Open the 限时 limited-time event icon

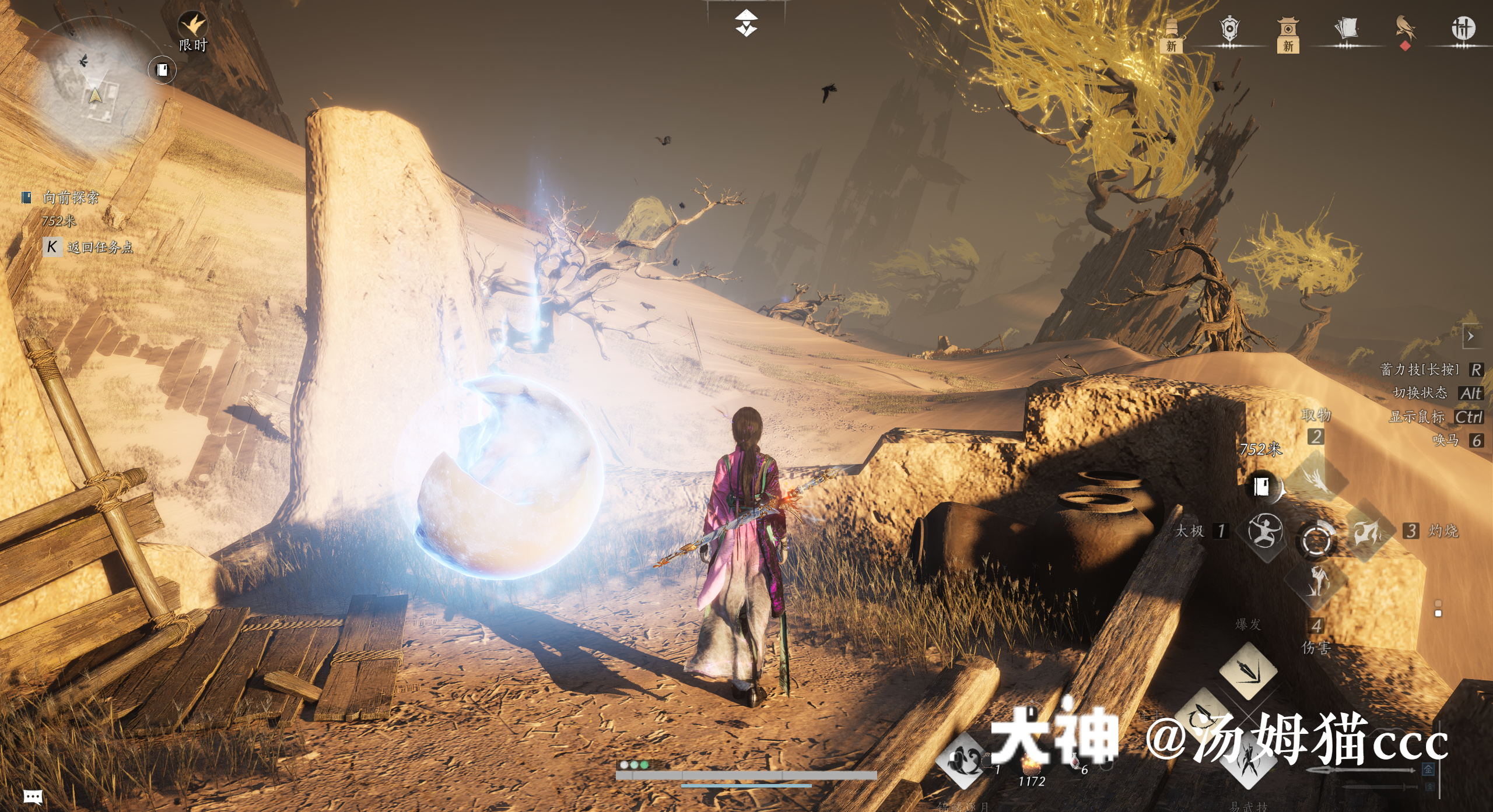pos(193,26)
